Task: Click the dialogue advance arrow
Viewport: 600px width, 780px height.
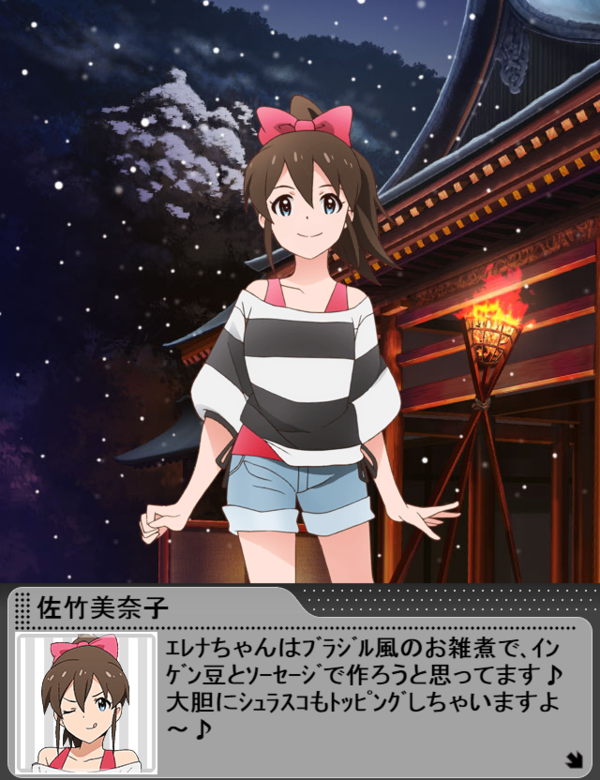Action: (x=574, y=759)
